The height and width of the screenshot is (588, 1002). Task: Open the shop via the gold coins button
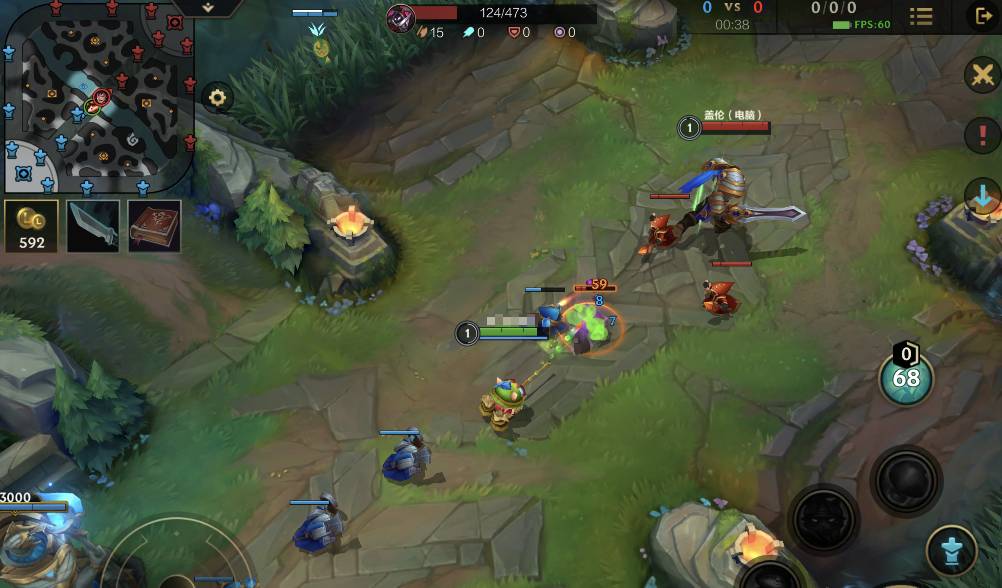pyautogui.click(x=32, y=226)
